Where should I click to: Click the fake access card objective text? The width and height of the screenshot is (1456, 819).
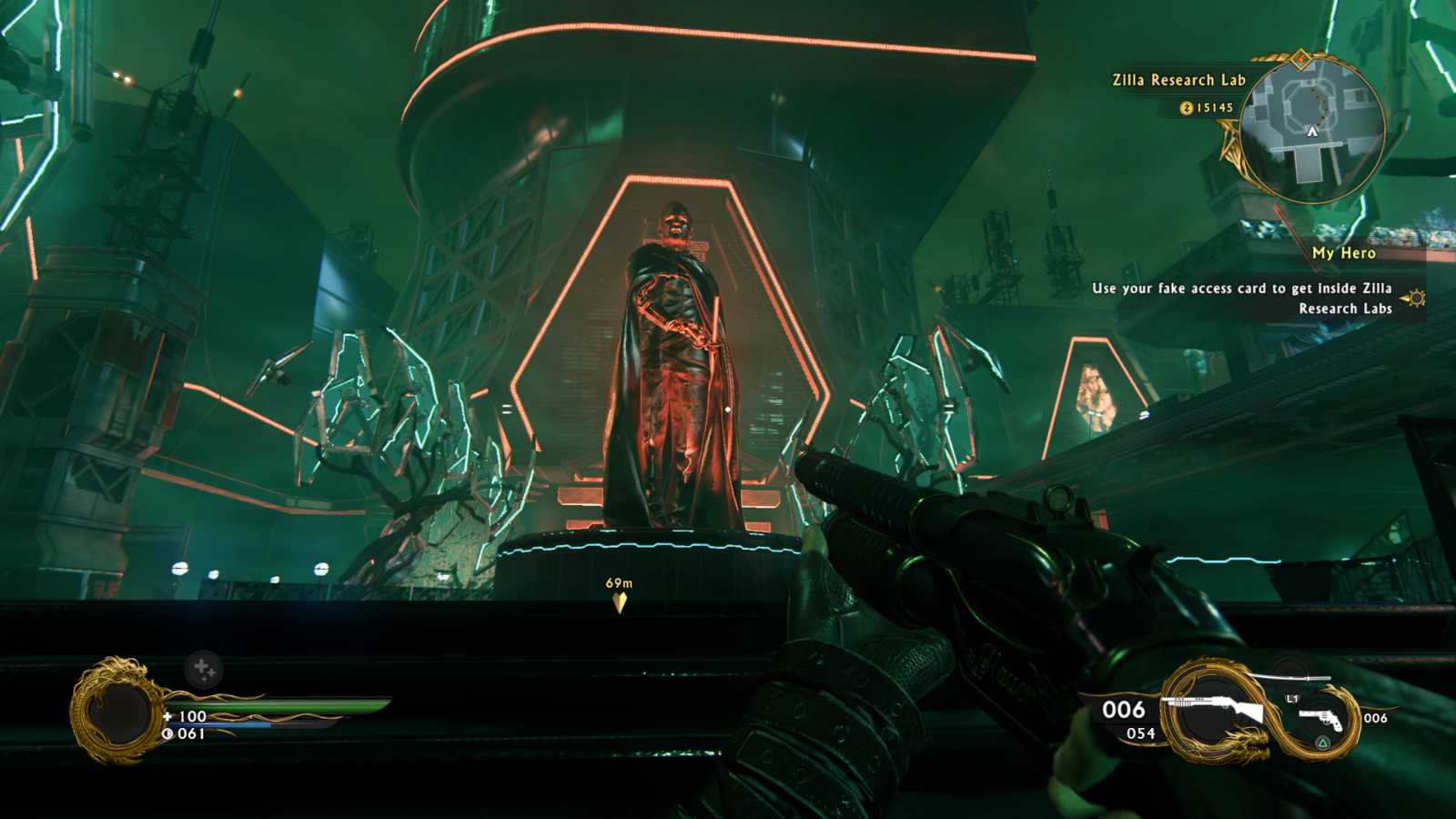(x=1242, y=289)
